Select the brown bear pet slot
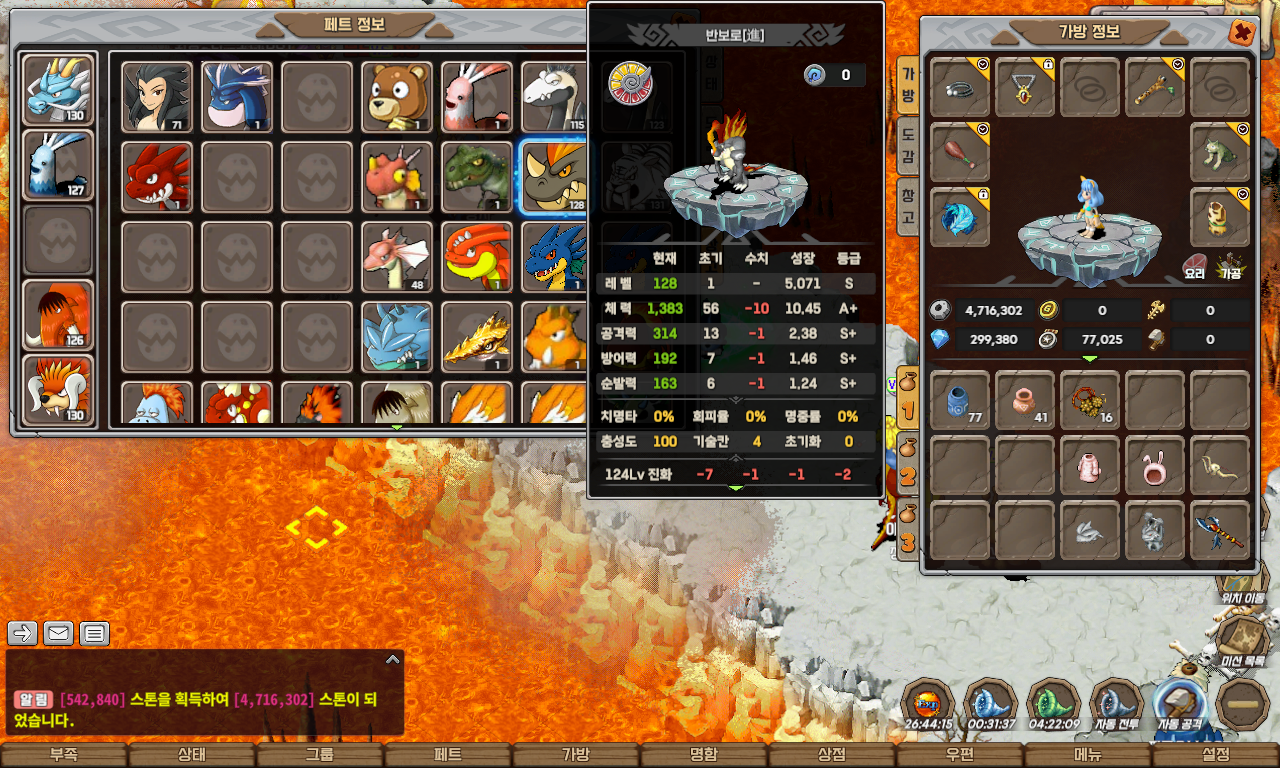This screenshot has width=1280, height=768. click(397, 97)
